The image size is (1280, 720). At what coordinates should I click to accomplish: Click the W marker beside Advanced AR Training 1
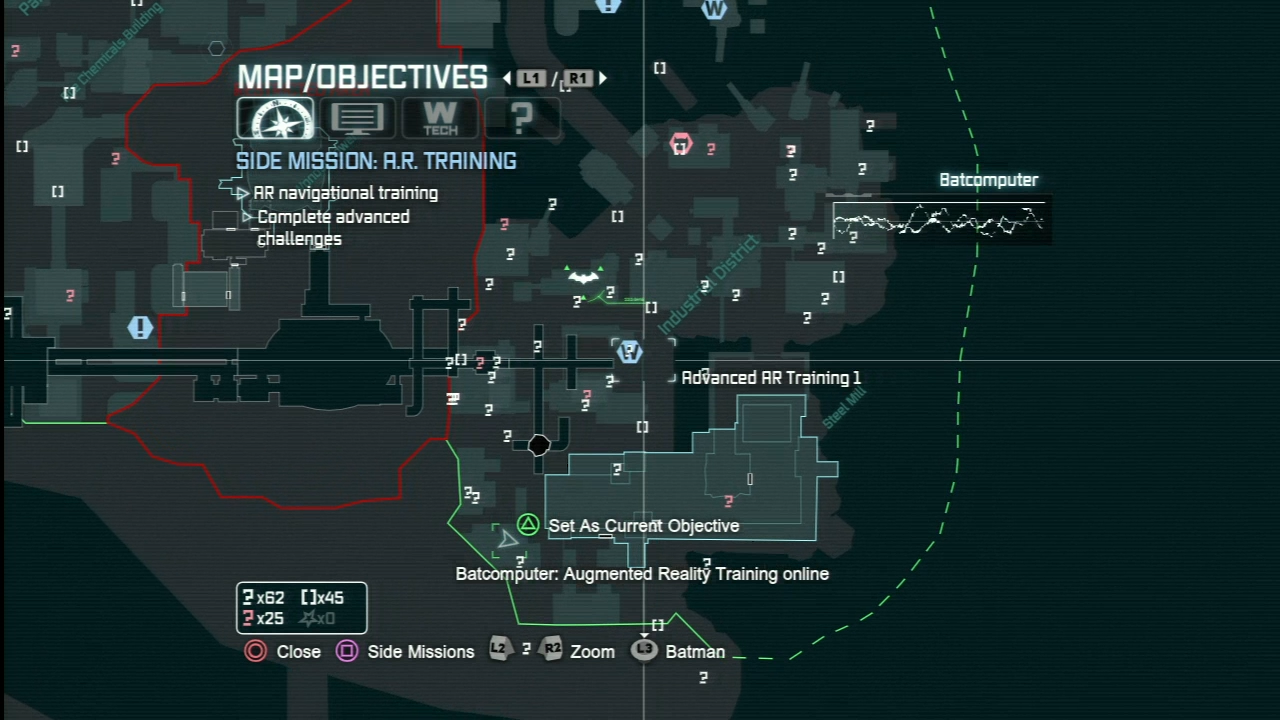629,351
